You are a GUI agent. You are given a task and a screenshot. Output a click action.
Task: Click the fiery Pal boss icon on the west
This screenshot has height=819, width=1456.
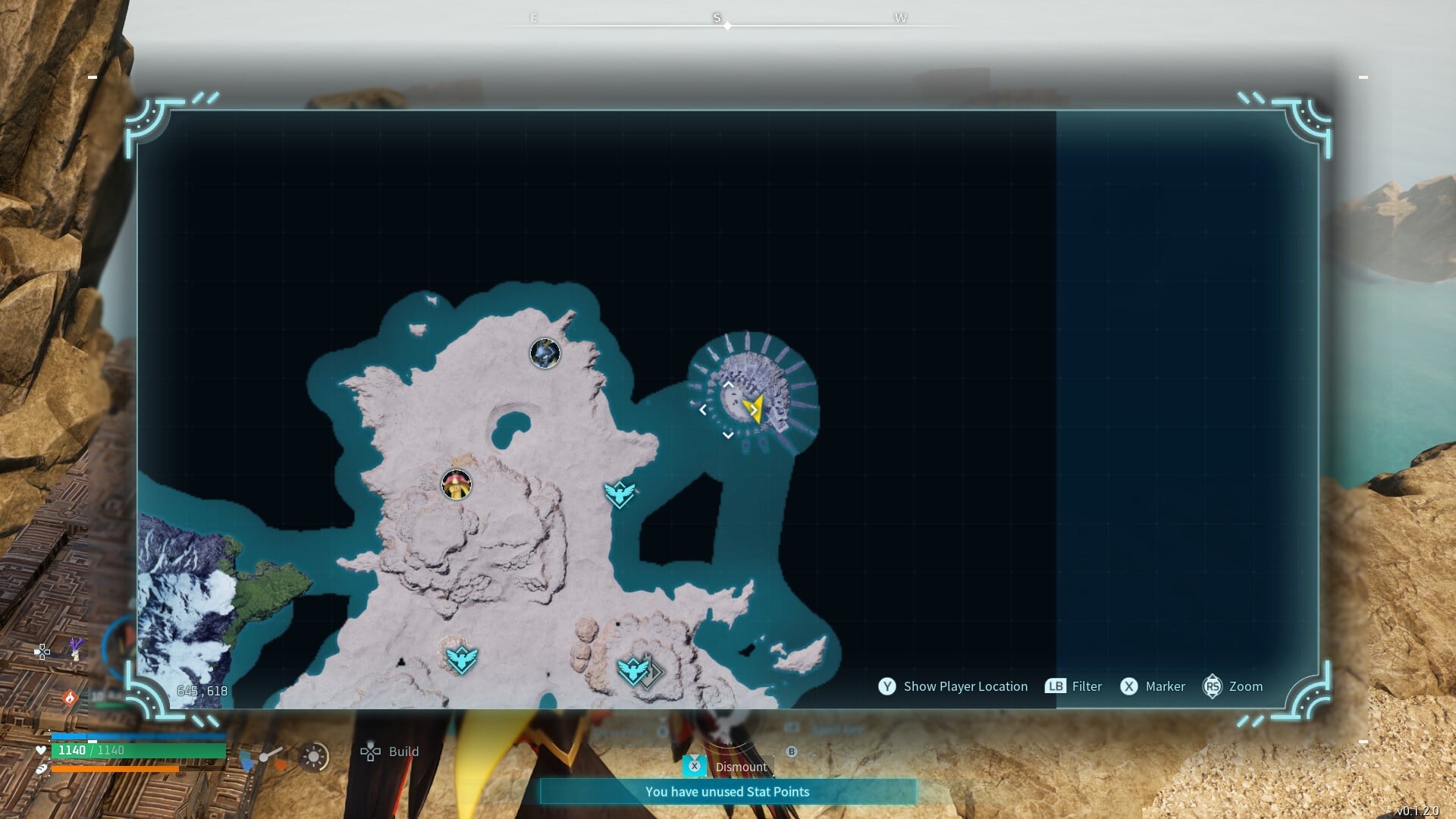tap(456, 486)
